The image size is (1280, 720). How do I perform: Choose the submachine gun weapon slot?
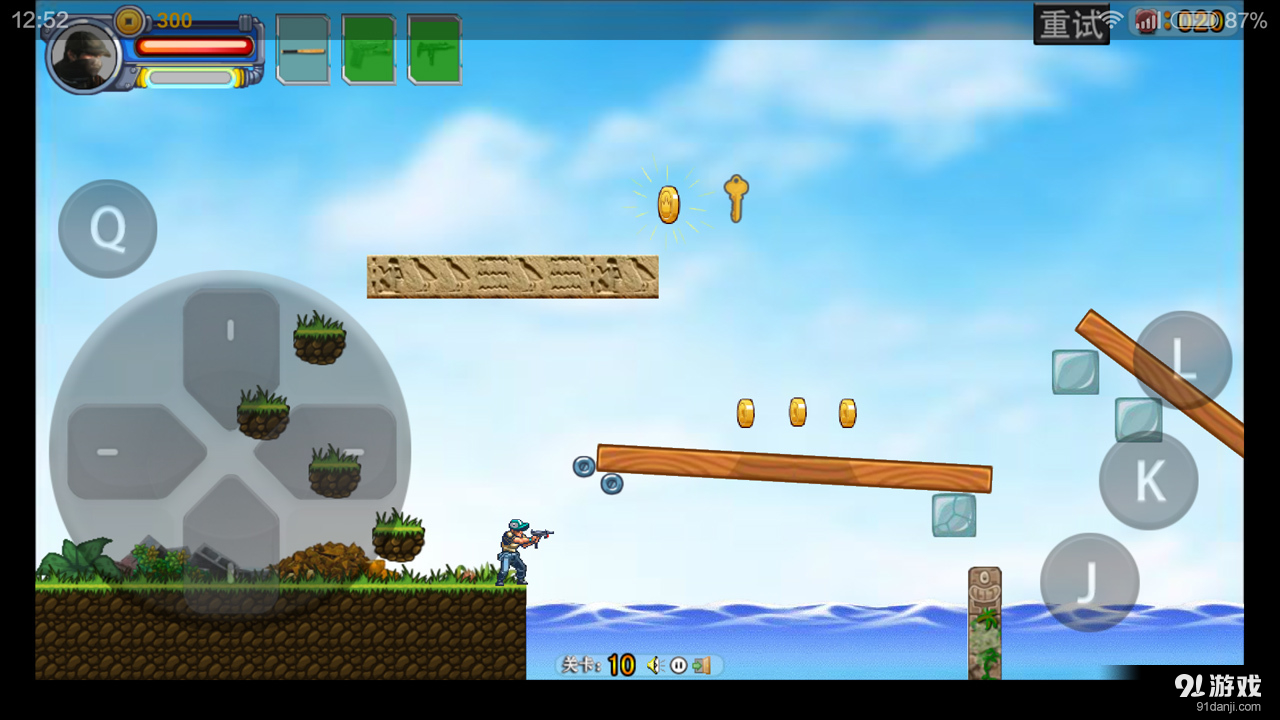pyautogui.click(x=435, y=49)
